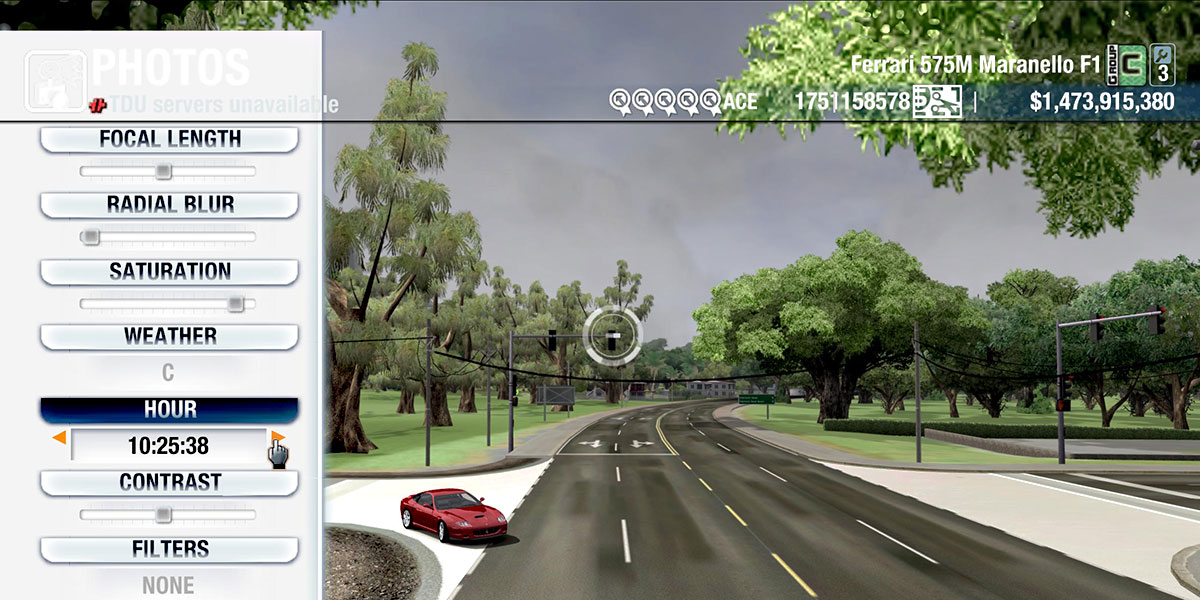1200x600 pixels.
Task: Advance the hour with the right arrow
Action: [278, 438]
